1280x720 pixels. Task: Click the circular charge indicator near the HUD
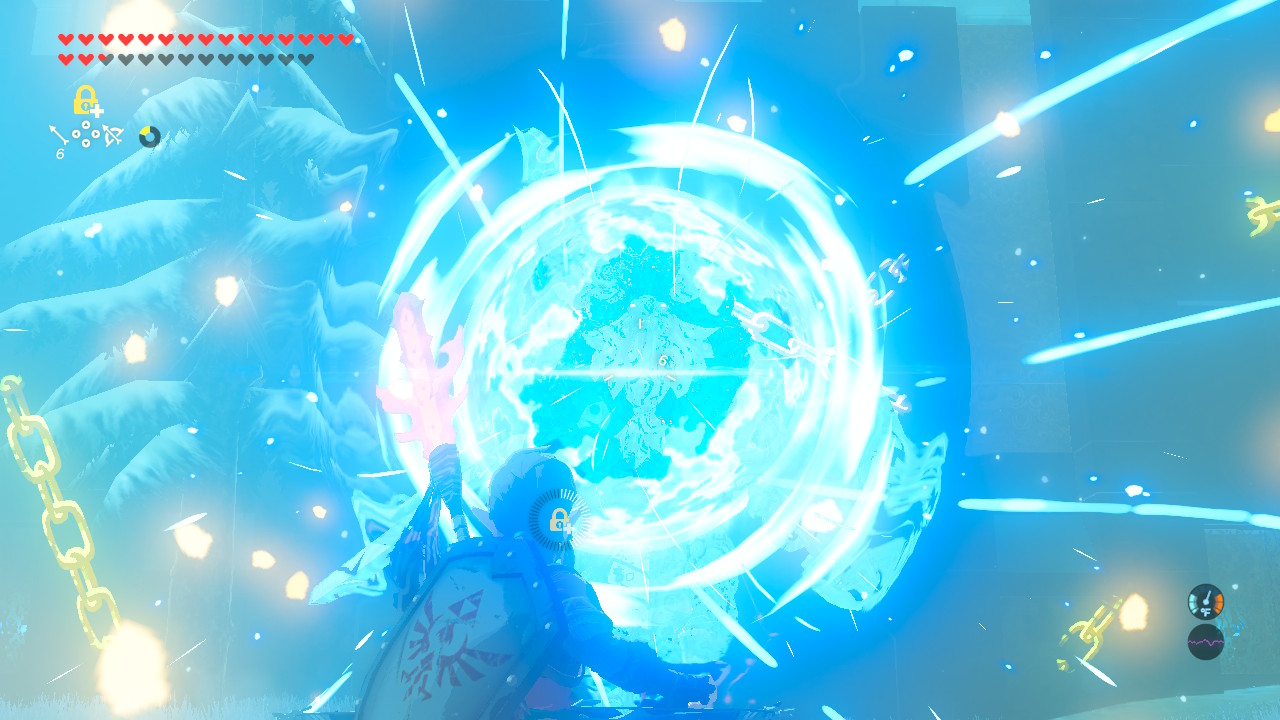pos(148,136)
